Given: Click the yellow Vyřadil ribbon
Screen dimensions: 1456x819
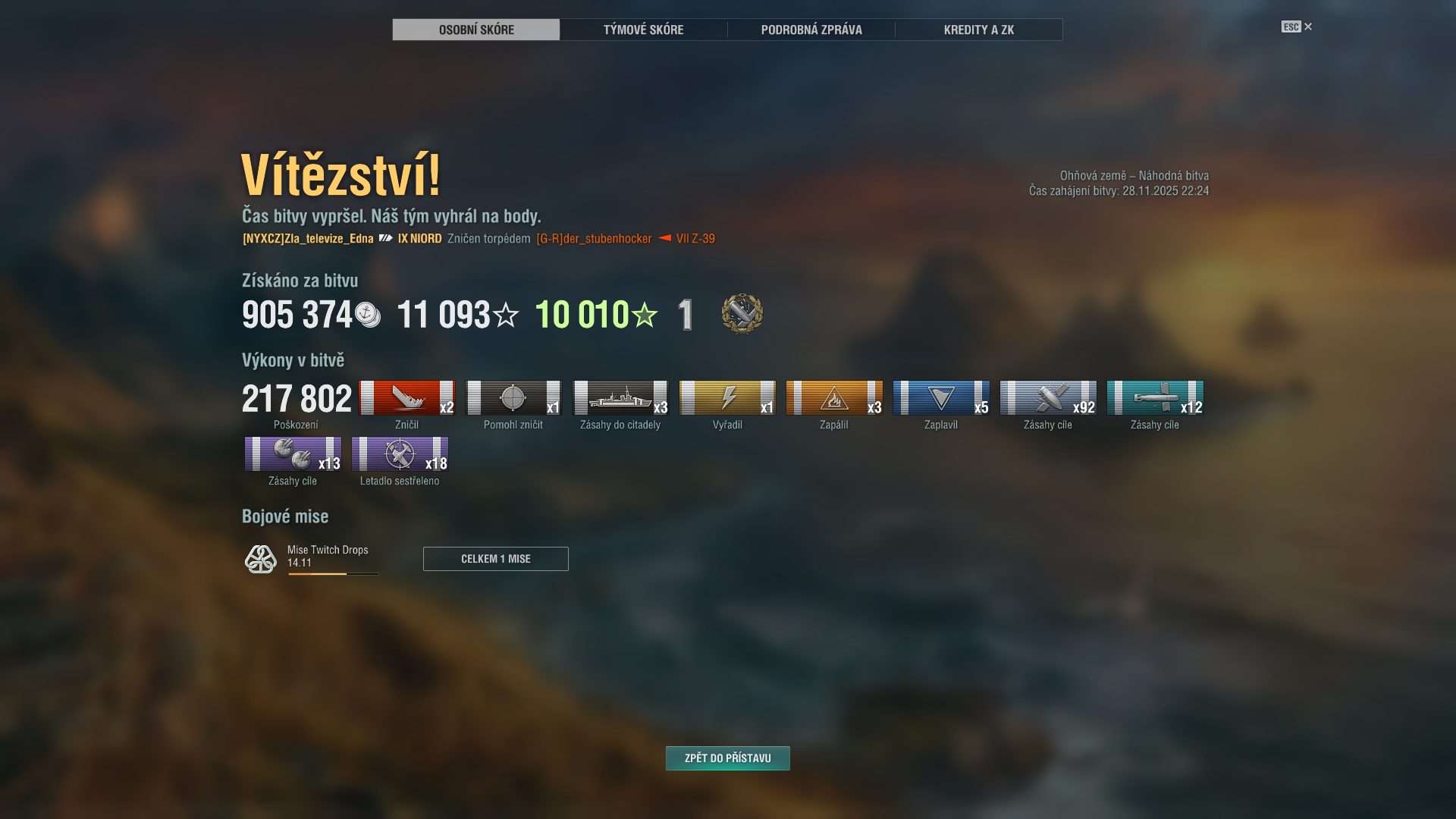Looking at the screenshot, I should click(x=727, y=398).
